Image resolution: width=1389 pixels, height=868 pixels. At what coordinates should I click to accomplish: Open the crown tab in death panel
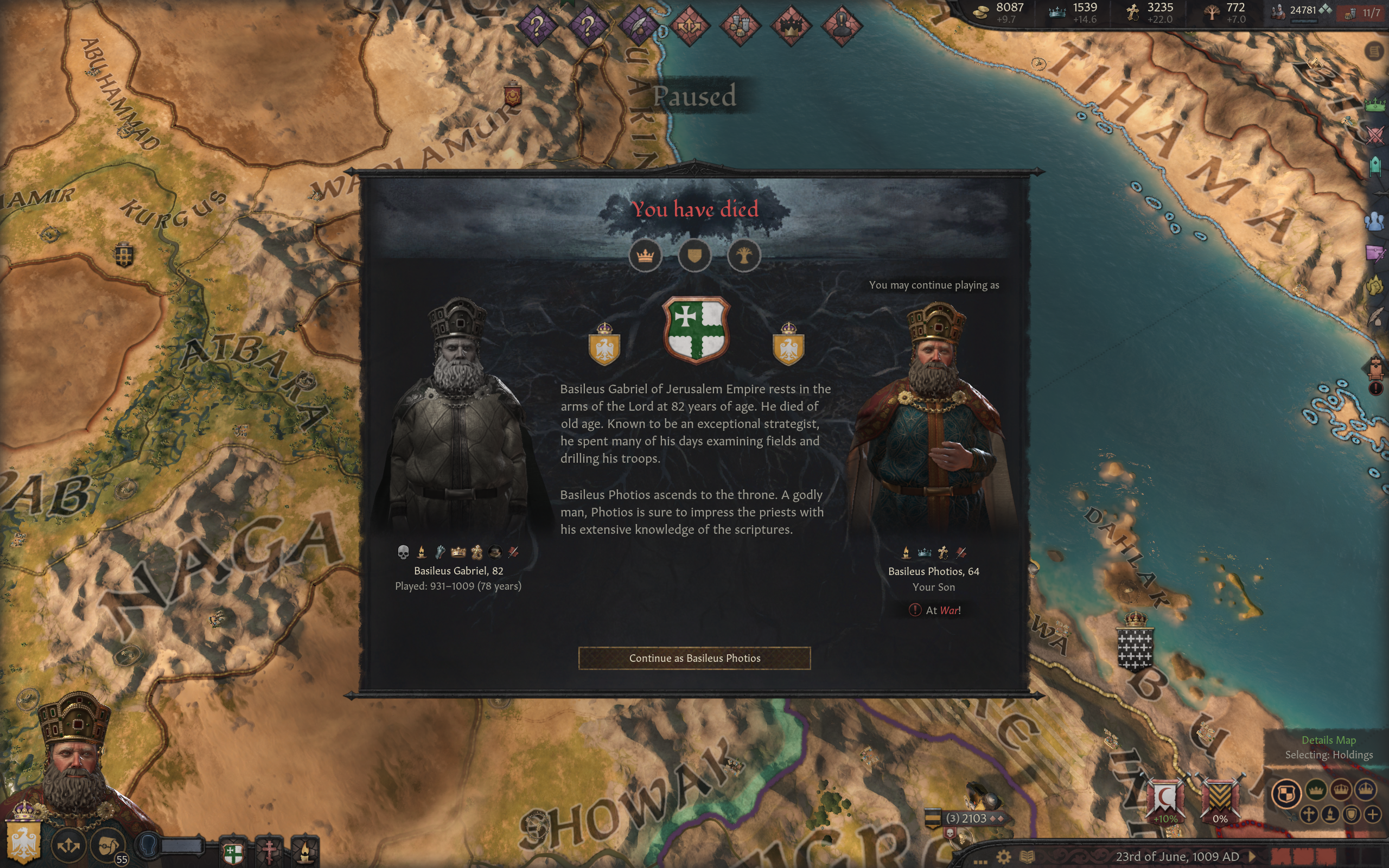coord(645,256)
